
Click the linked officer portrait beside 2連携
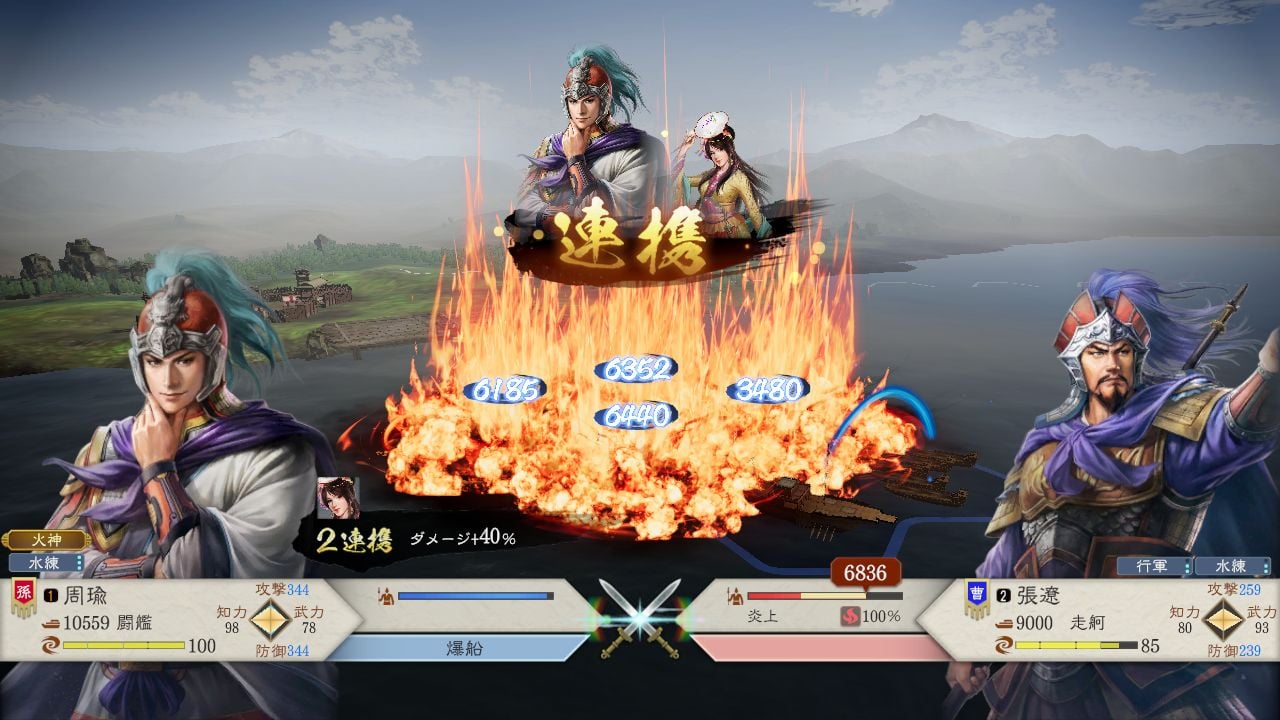[338, 498]
